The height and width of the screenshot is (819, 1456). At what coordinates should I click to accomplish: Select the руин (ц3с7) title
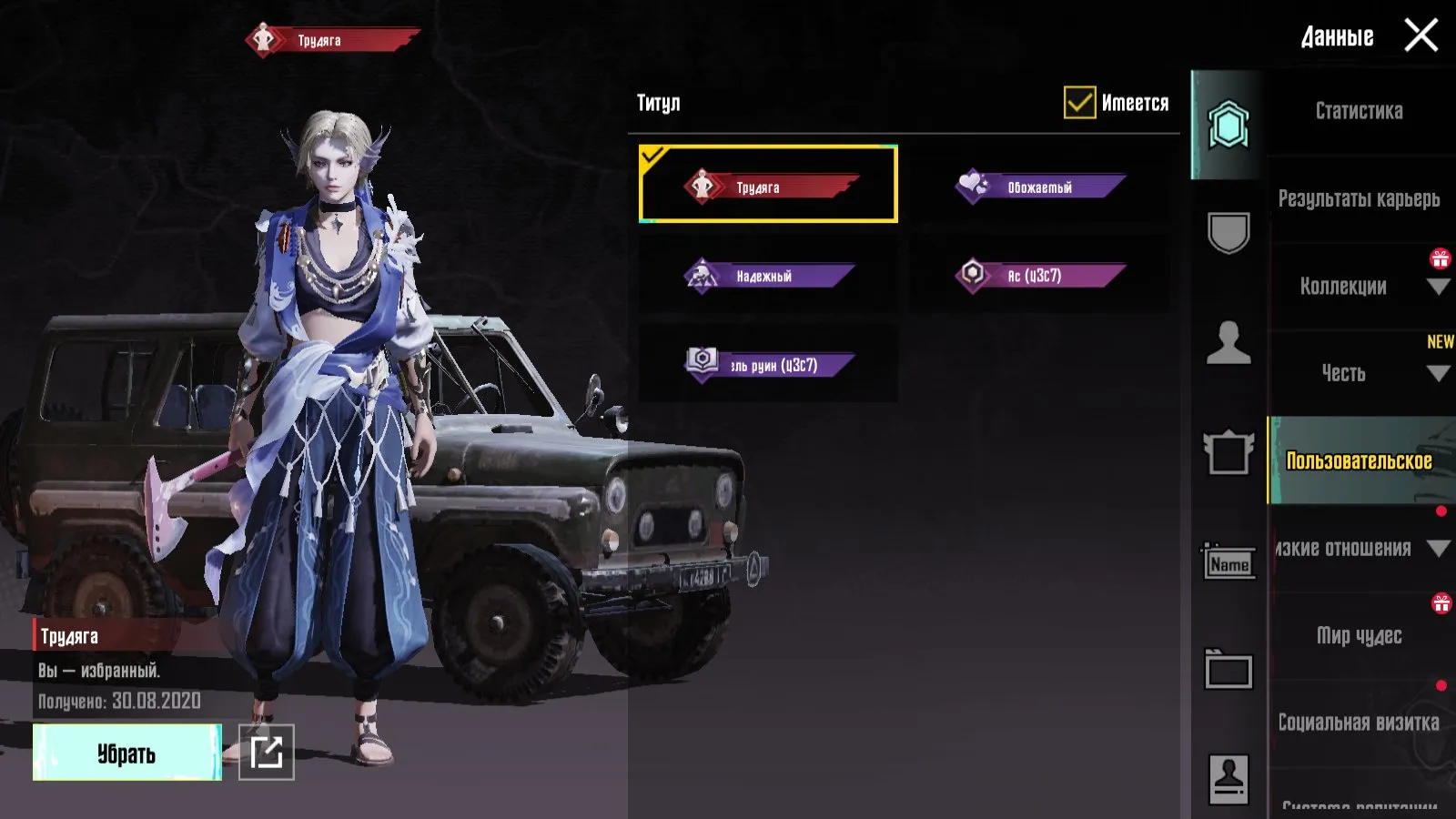point(768,364)
